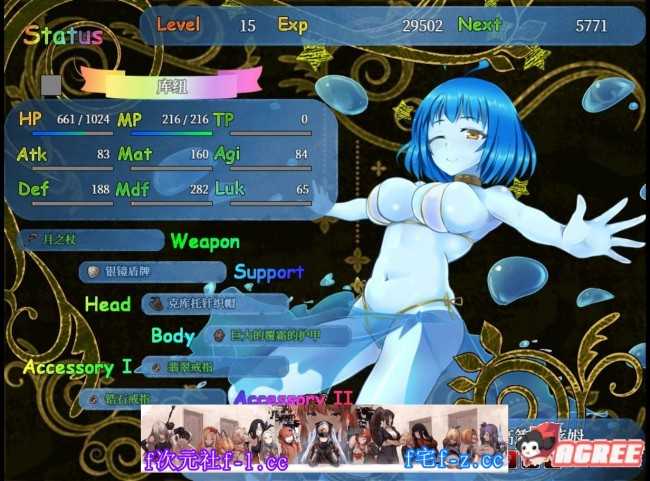This screenshot has width=650, height=481.
Task: Choose the 暗石戒指 Accessory II slot
Action: tap(152, 397)
